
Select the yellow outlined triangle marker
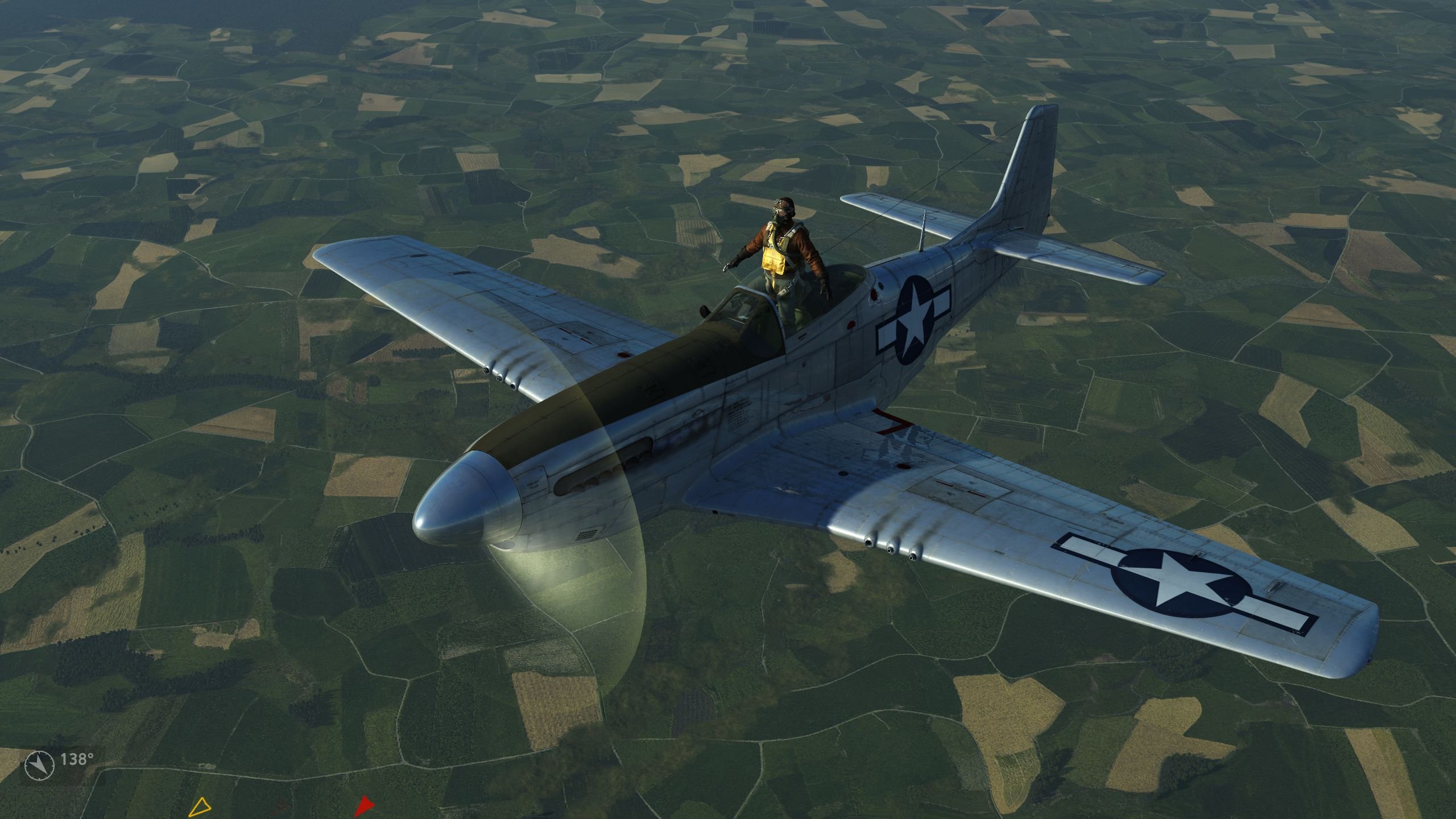tap(200, 809)
